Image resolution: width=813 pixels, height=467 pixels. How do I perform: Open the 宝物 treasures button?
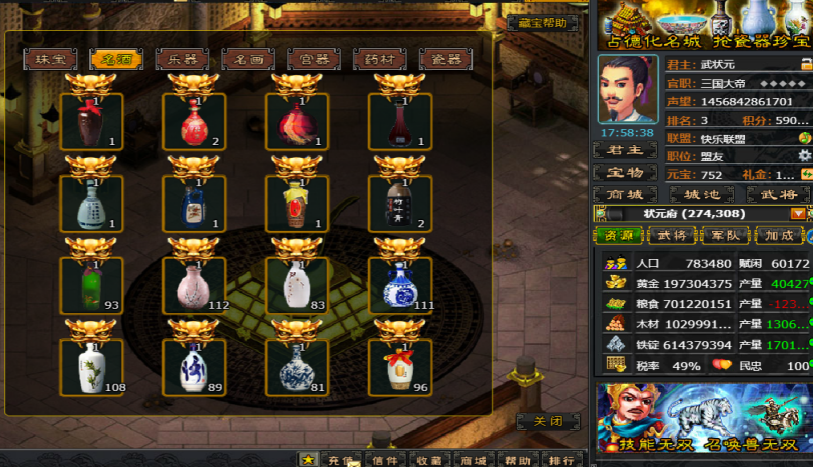click(625, 173)
